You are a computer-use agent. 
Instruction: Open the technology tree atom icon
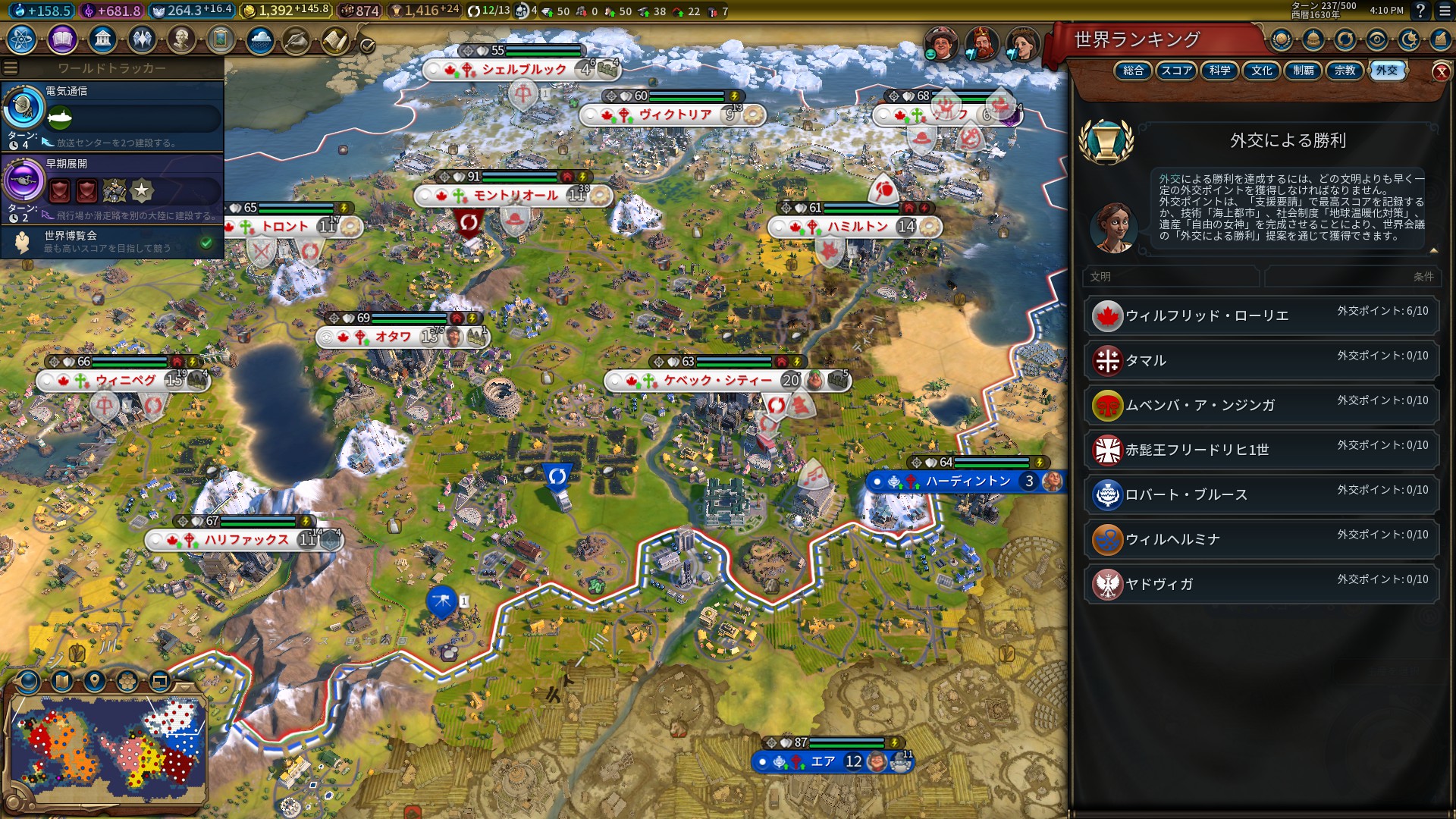pyautogui.click(x=22, y=39)
